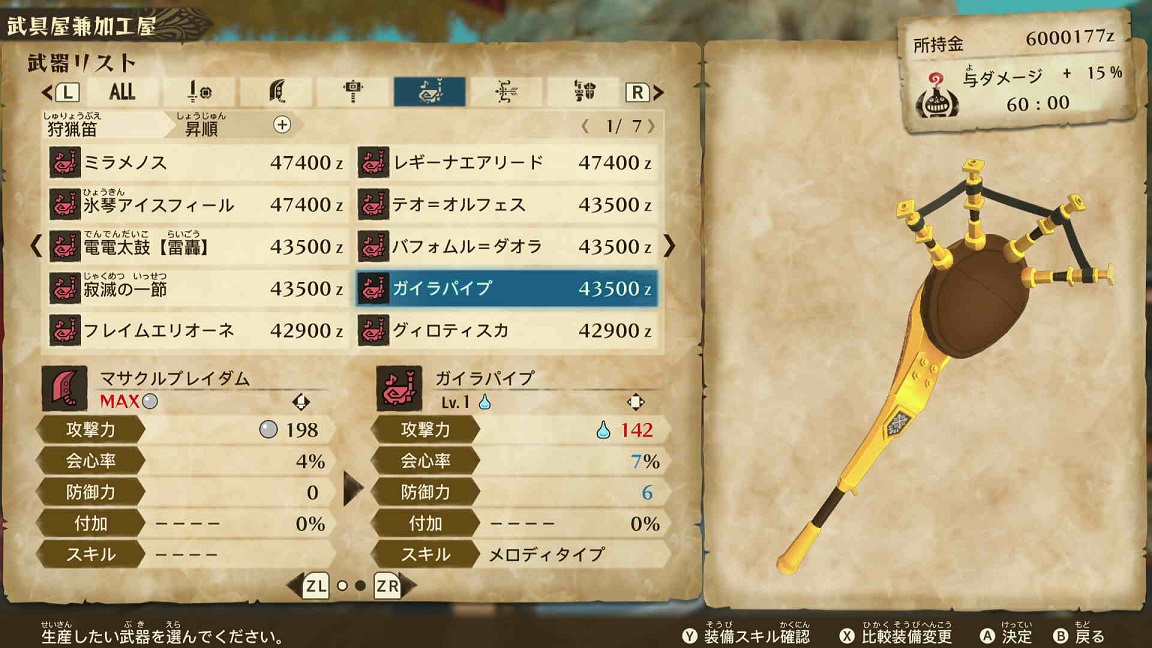Screen dimensions: 1152x648
Task: Select 氷琴アイスフィール weapon entry
Action: [197, 205]
